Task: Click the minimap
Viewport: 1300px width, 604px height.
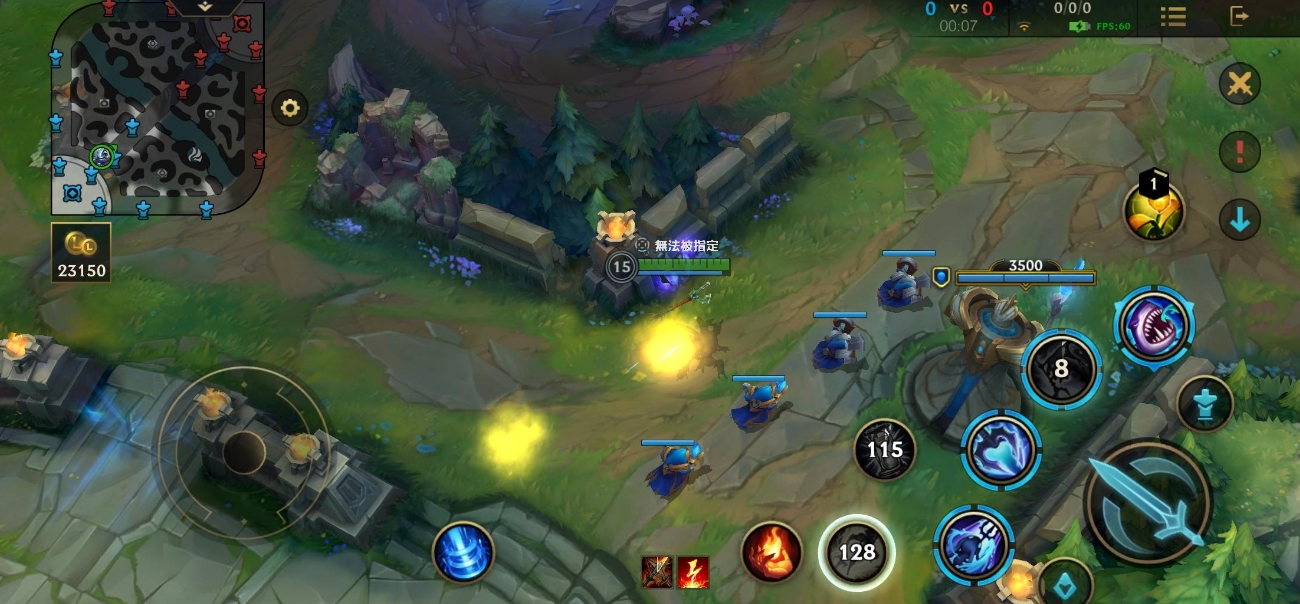Action: [158, 107]
